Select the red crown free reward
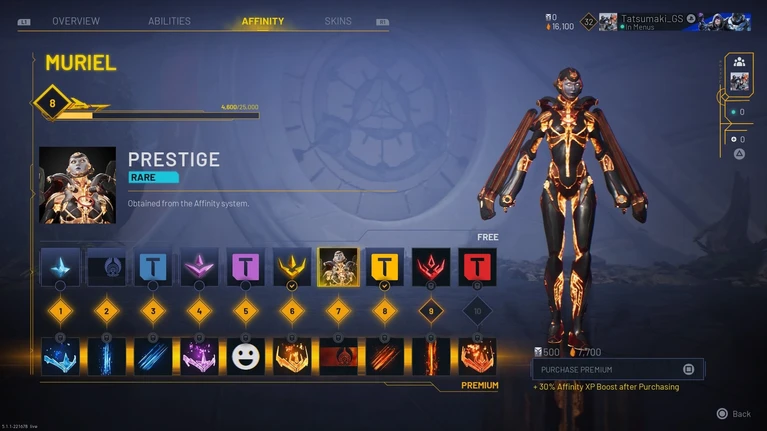The width and height of the screenshot is (767, 431). pyautogui.click(x=431, y=267)
